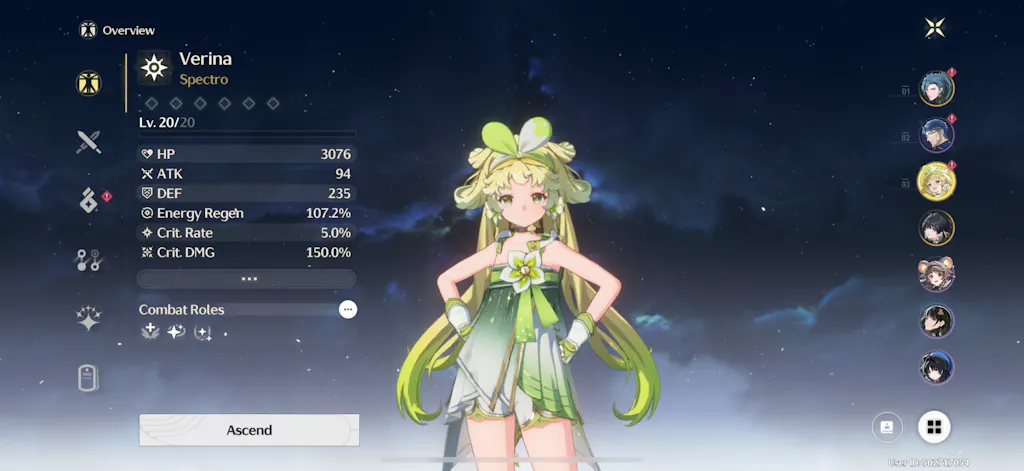Click the profile card button beside the grid
The width and height of the screenshot is (1024, 471).
coord(887,427)
